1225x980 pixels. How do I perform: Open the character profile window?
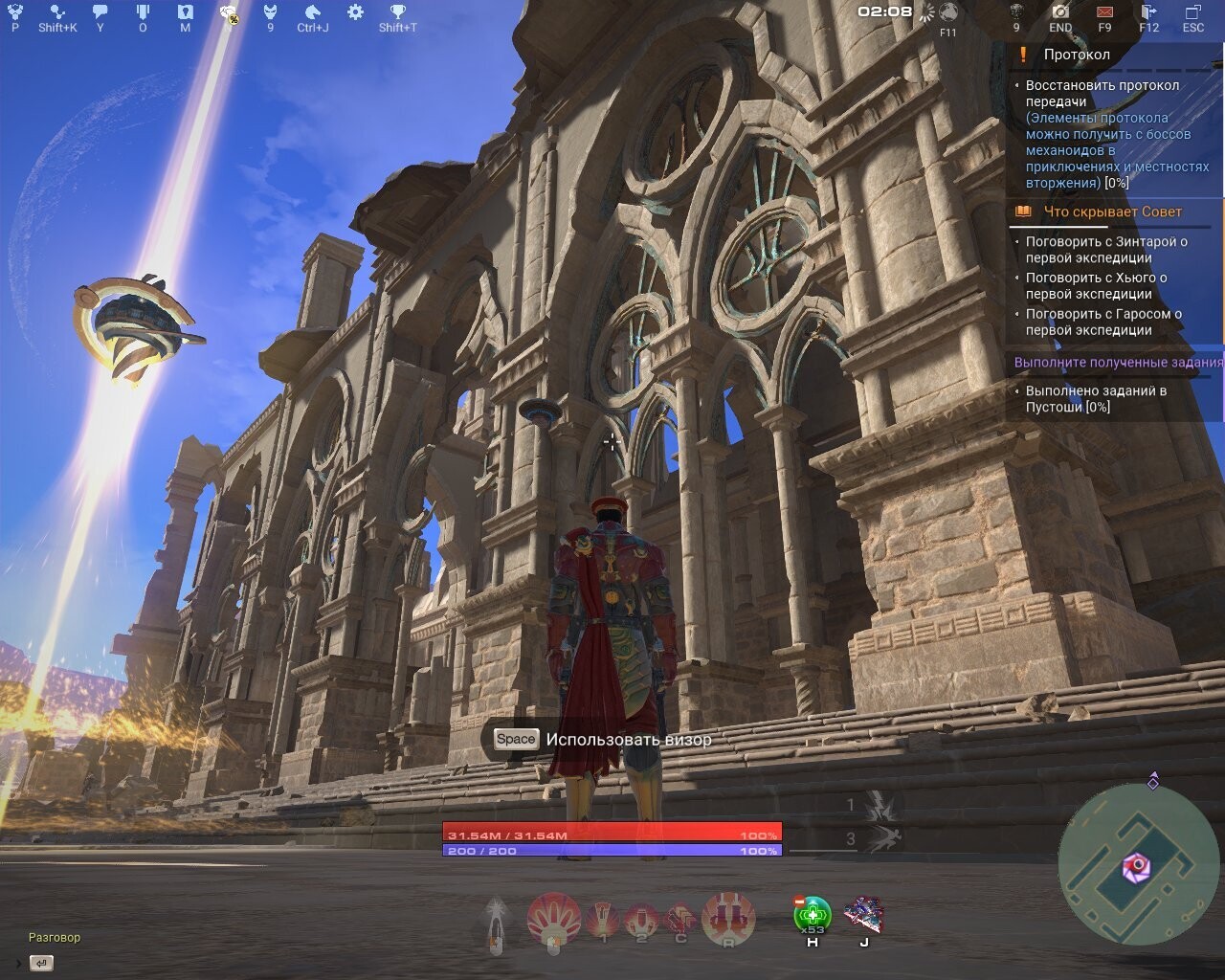coord(13,14)
